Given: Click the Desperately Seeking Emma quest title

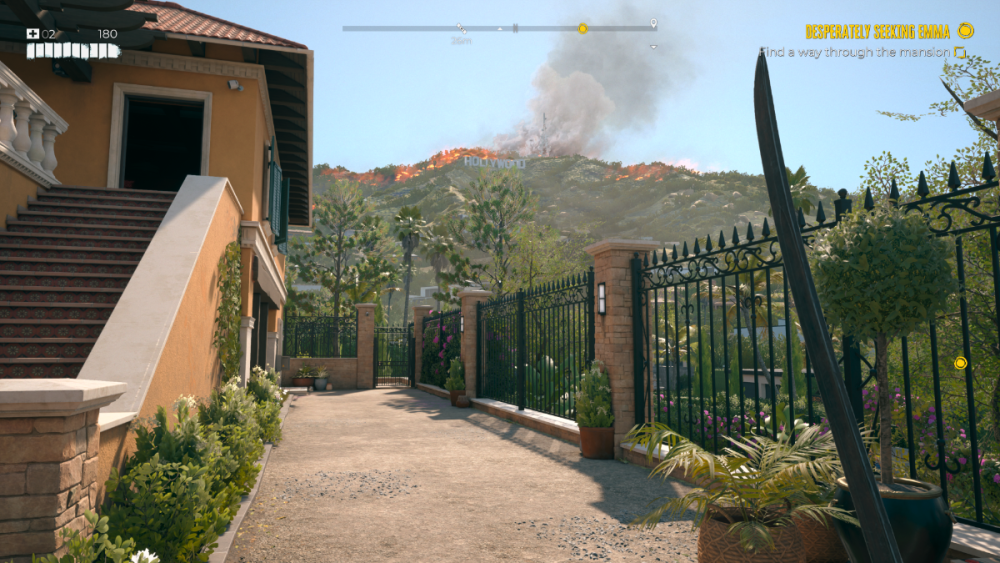Looking at the screenshot, I should click(x=878, y=31).
